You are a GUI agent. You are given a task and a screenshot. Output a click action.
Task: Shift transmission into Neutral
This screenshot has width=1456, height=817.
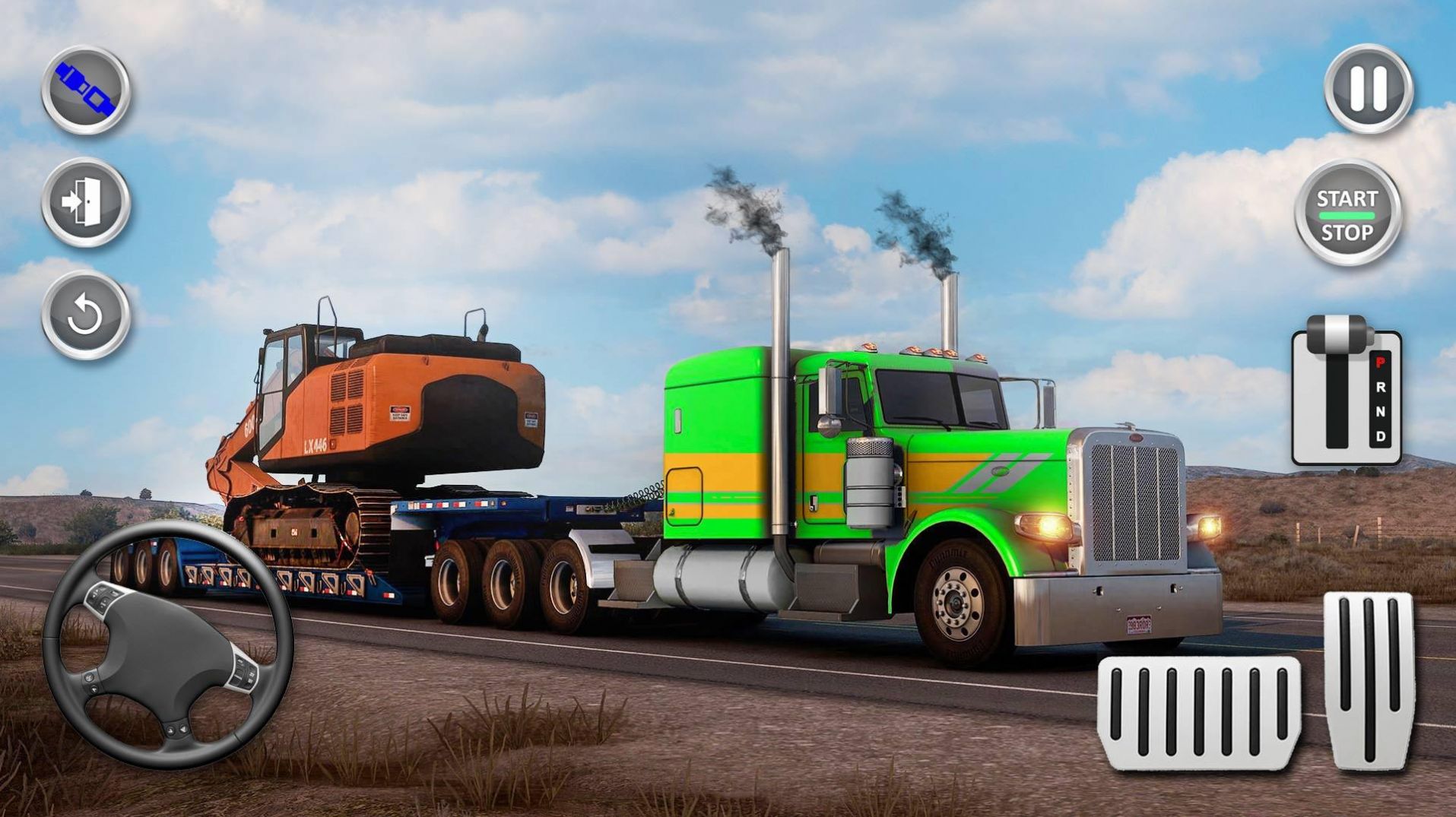coord(1381,410)
